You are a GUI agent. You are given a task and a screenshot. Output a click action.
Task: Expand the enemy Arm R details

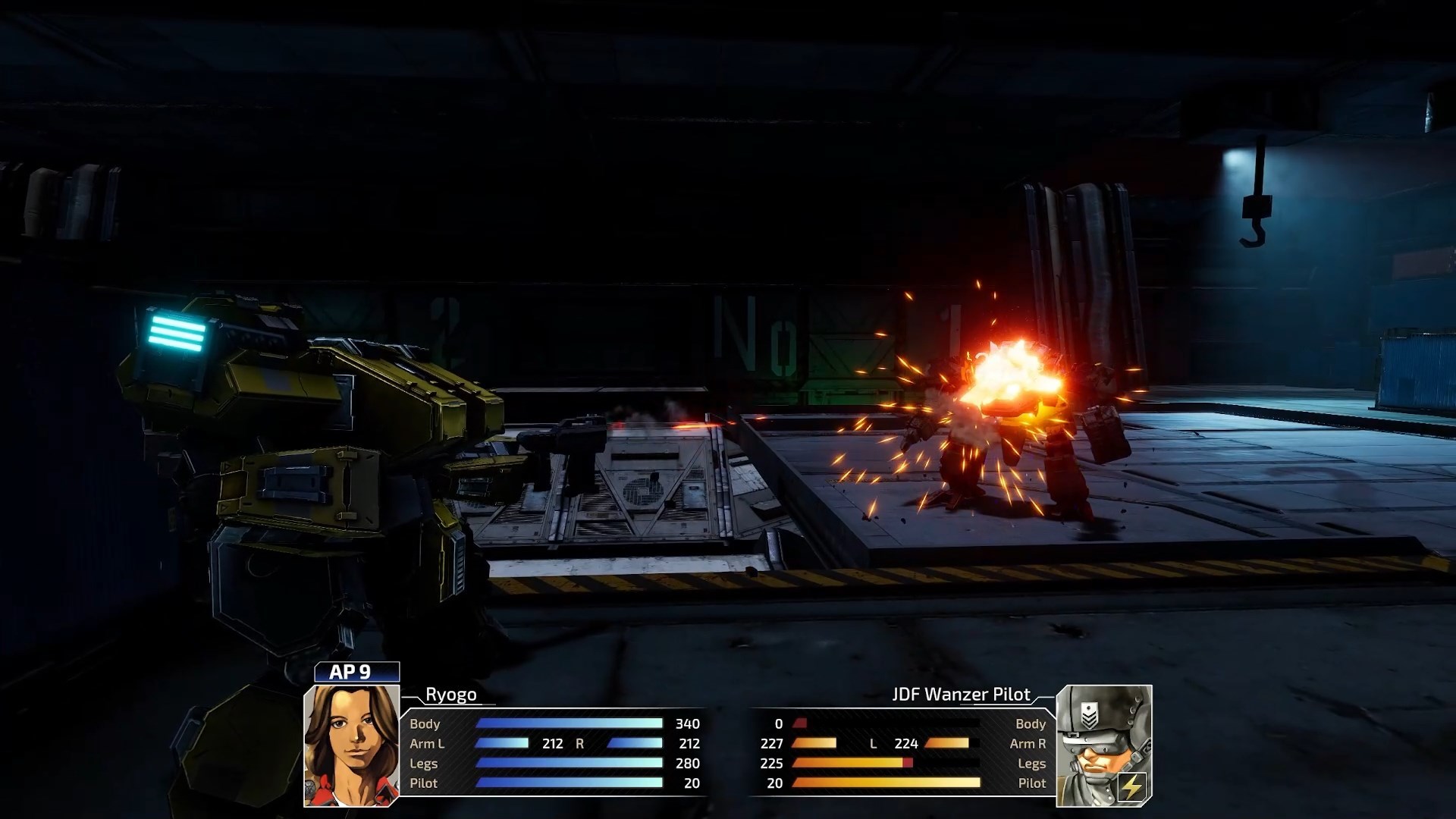1028,744
